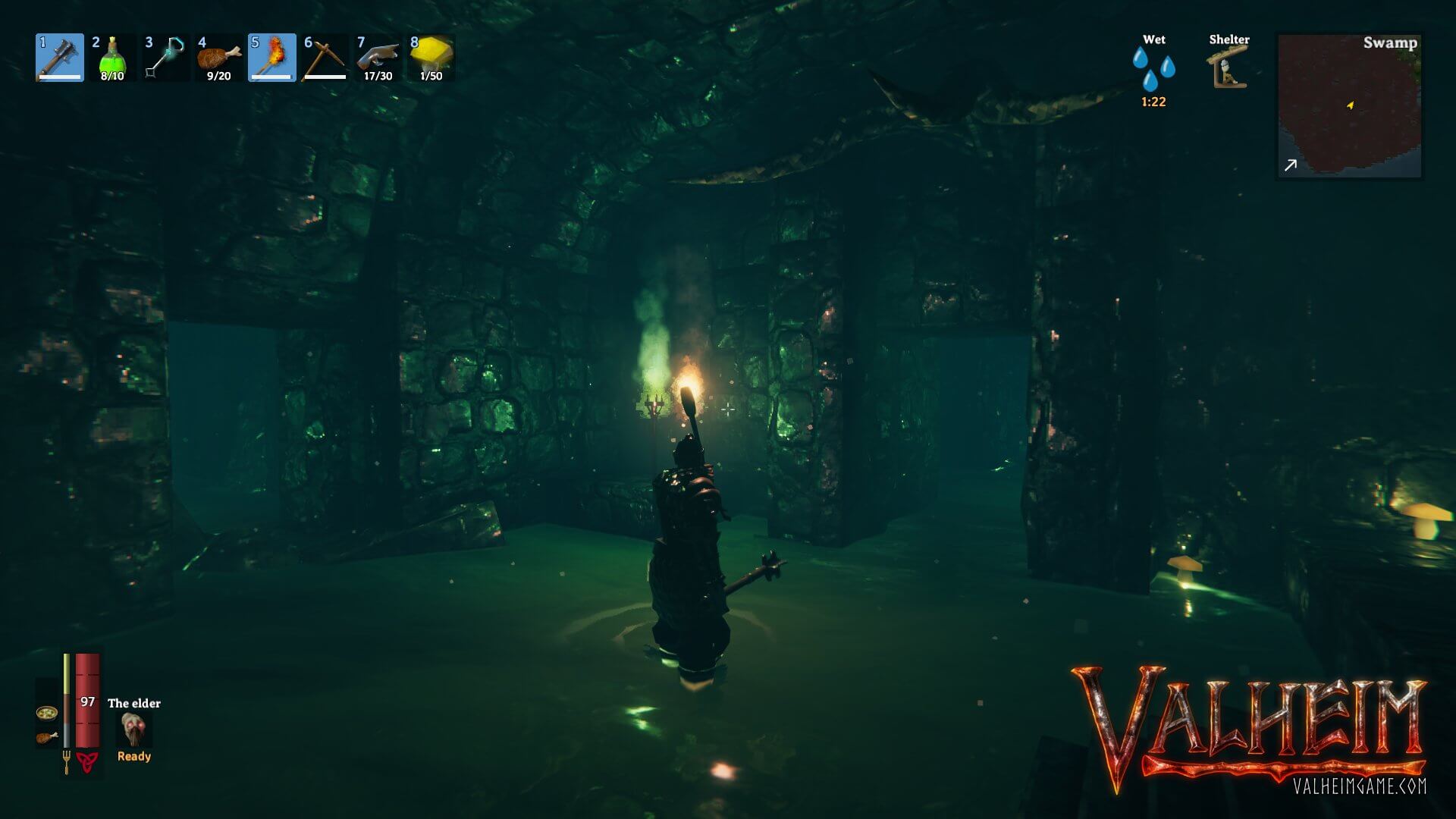The image size is (1456, 819).
Task: Open the Swamp minimap
Action: [1349, 106]
